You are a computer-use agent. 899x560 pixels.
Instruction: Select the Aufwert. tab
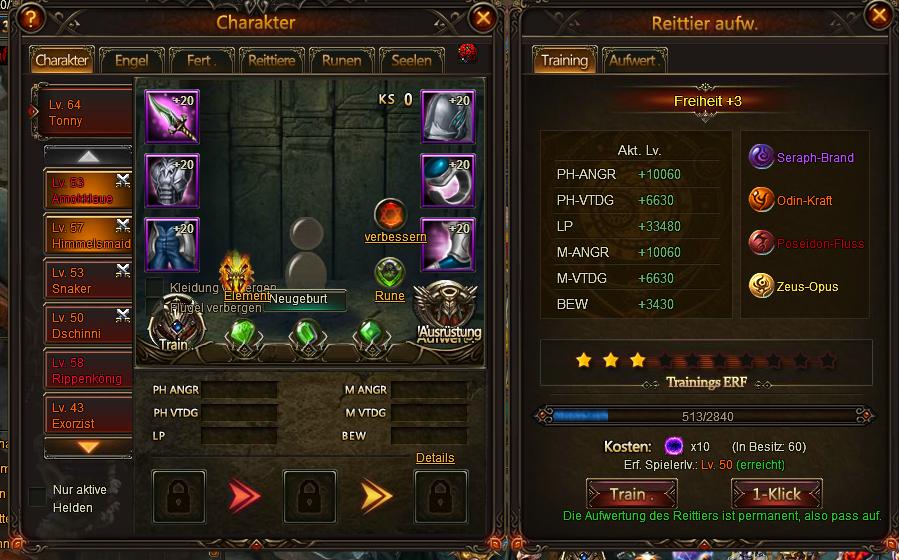pos(633,60)
